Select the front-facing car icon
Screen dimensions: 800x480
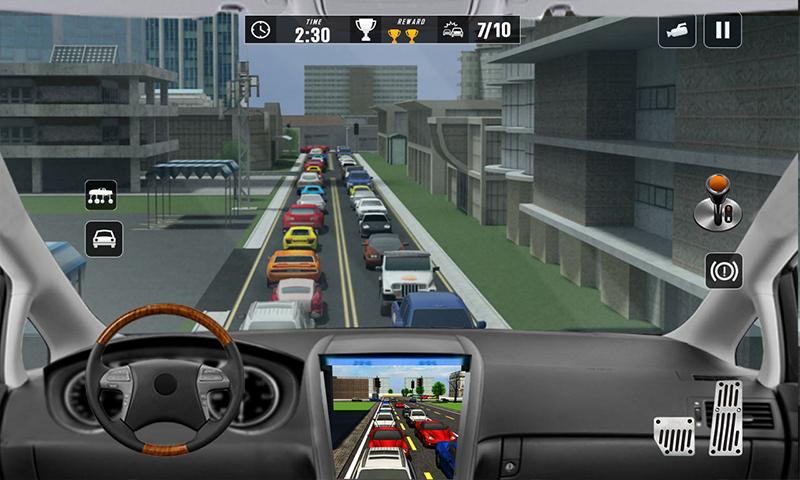tap(103, 238)
